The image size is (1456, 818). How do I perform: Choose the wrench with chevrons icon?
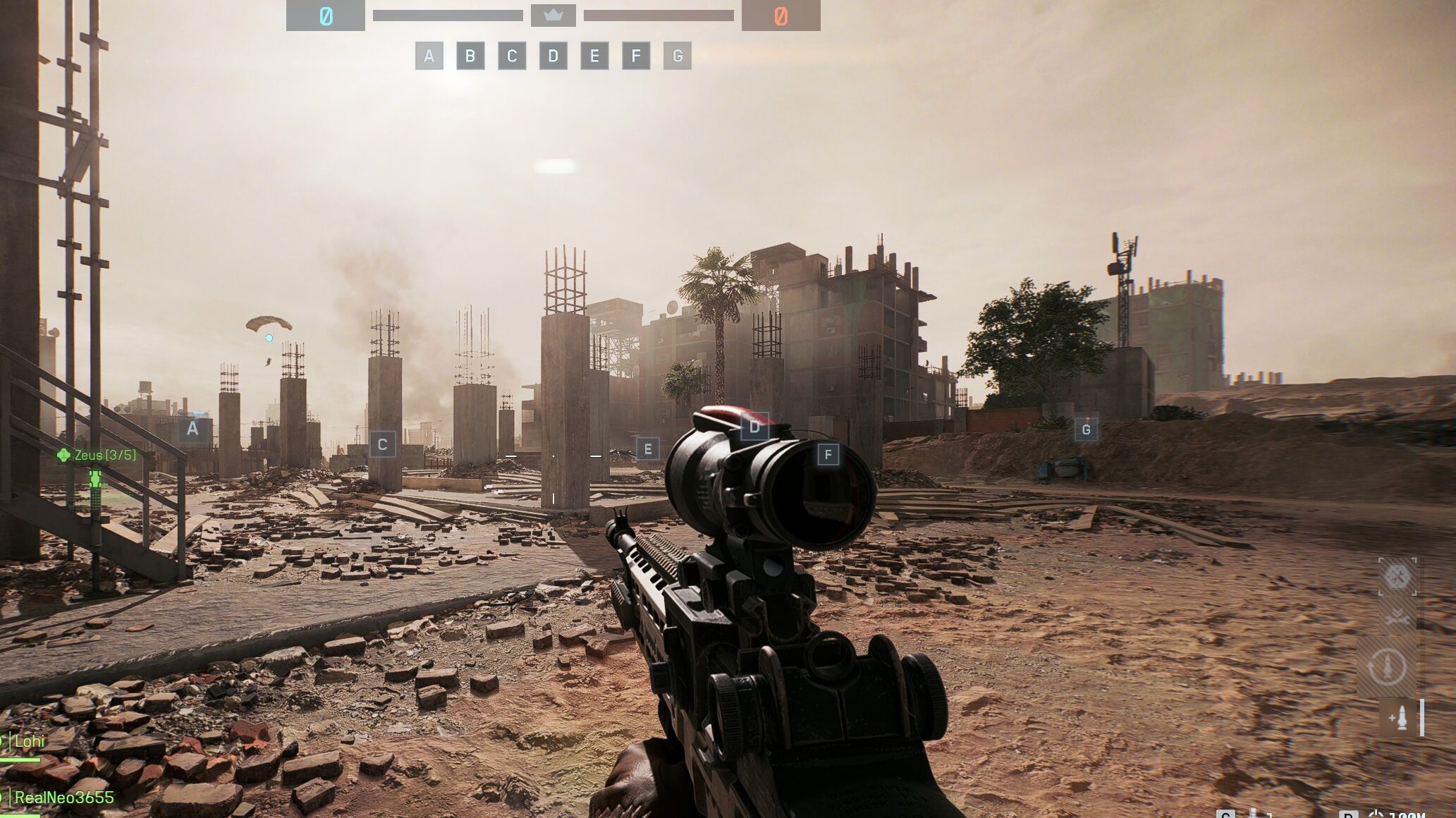coord(1397,618)
